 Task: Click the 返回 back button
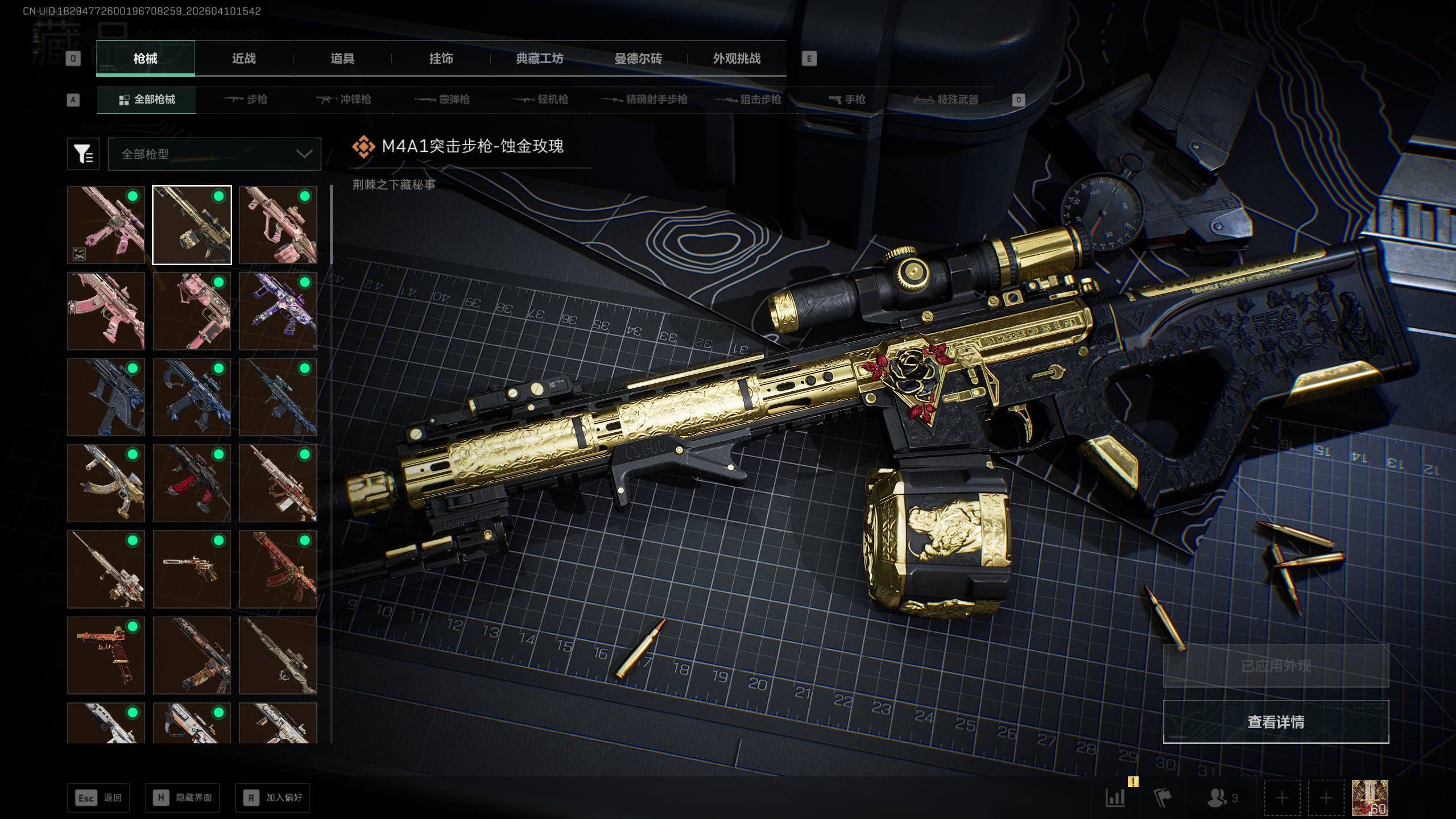[x=98, y=798]
